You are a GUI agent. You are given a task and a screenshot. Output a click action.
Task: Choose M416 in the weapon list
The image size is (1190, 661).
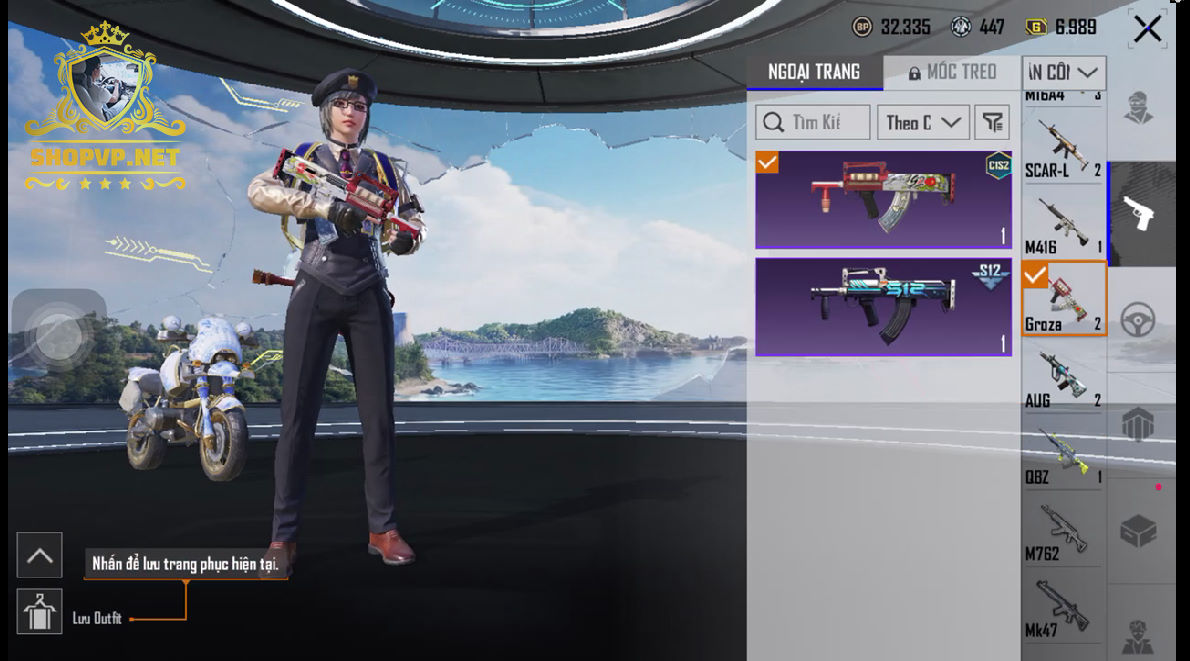[1063, 225]
